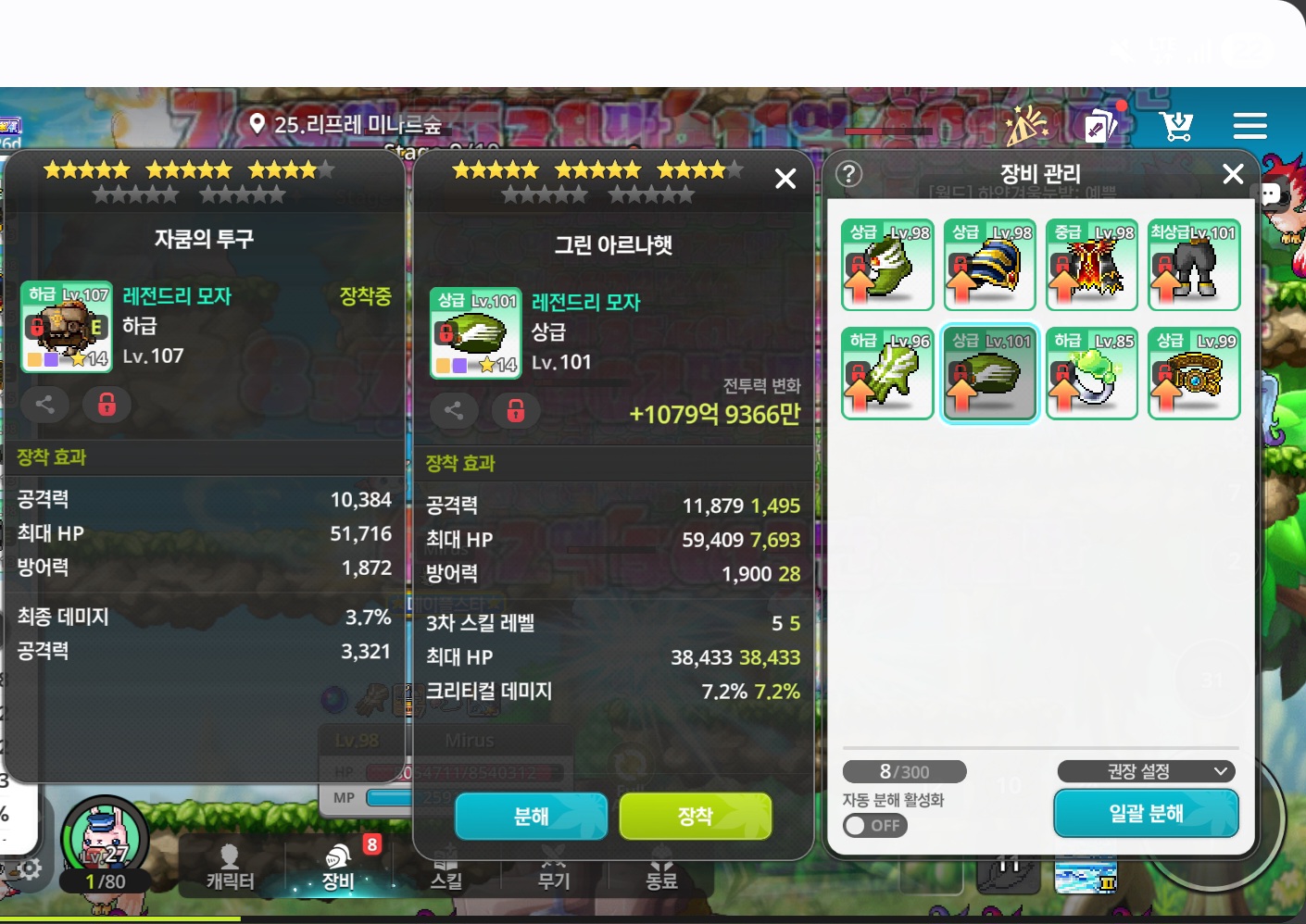Start 일괄 분해 bulk disassemble
Viewport: 1306px width, 924px height.
(x=1146, y=814)
